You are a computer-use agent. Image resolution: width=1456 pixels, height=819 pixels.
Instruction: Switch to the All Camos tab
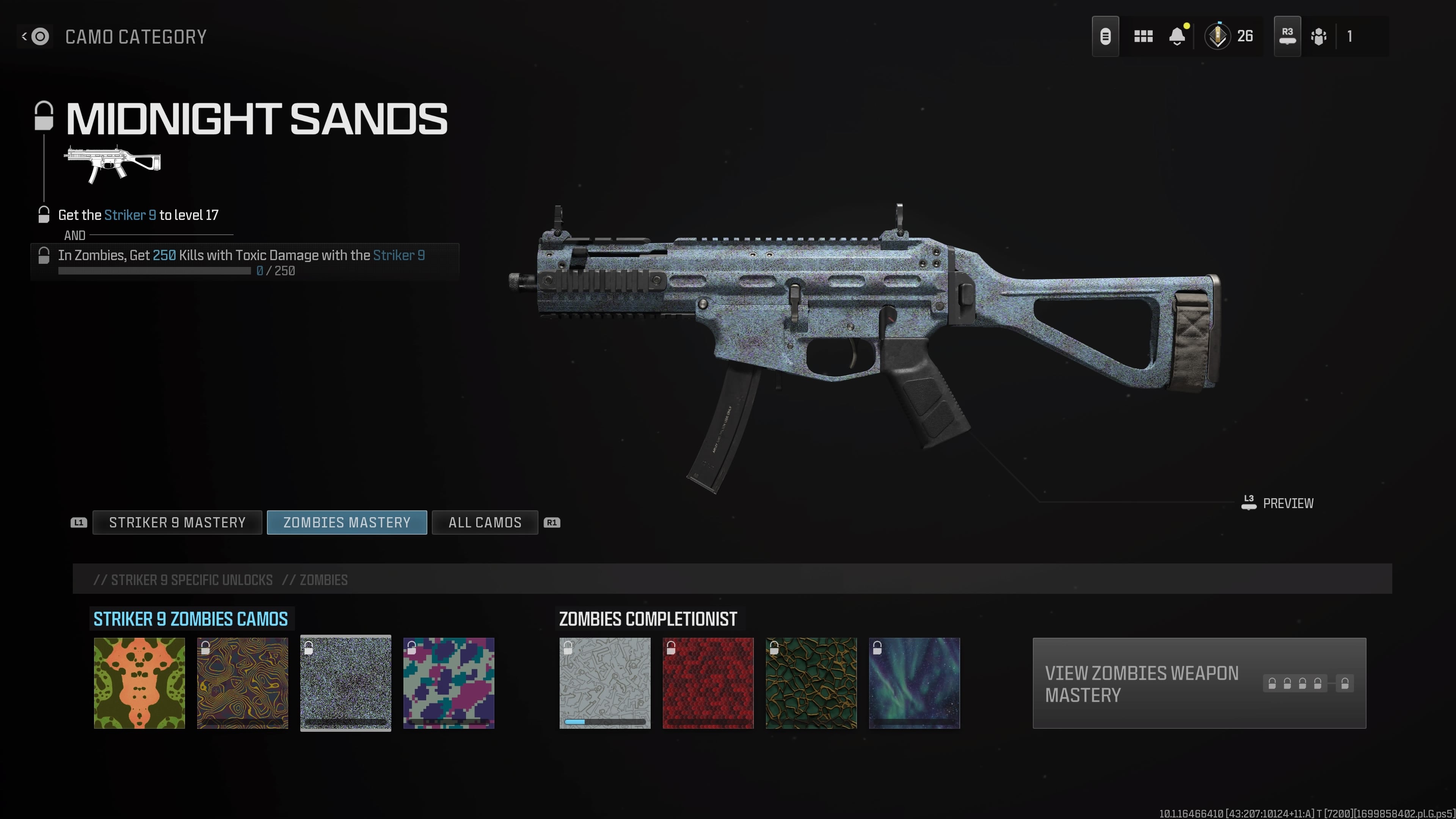(x=485, y=522)
